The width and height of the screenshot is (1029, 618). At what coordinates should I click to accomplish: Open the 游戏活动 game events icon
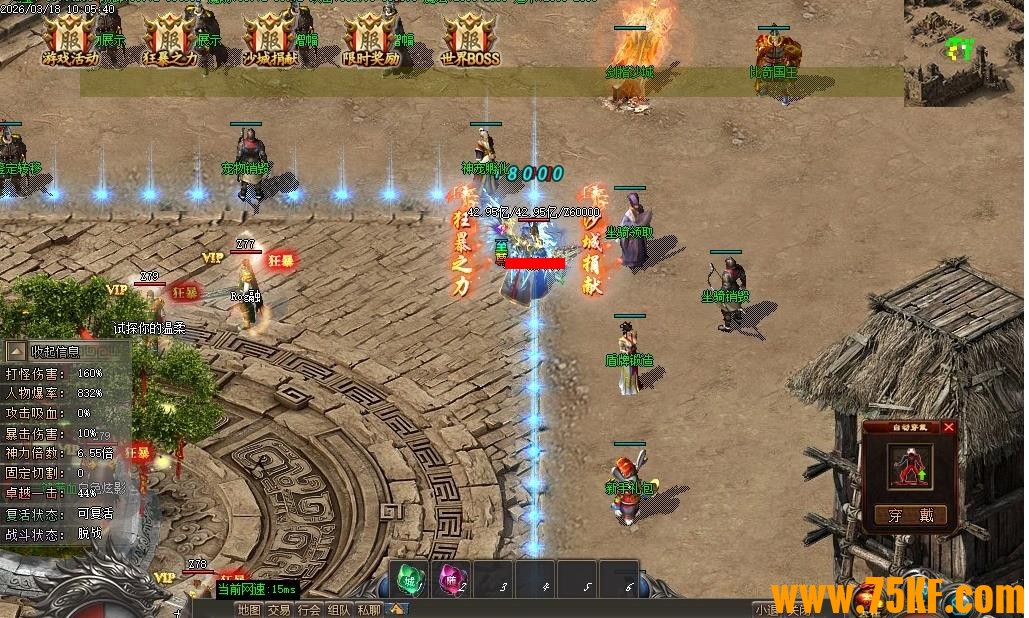[71, 38]
